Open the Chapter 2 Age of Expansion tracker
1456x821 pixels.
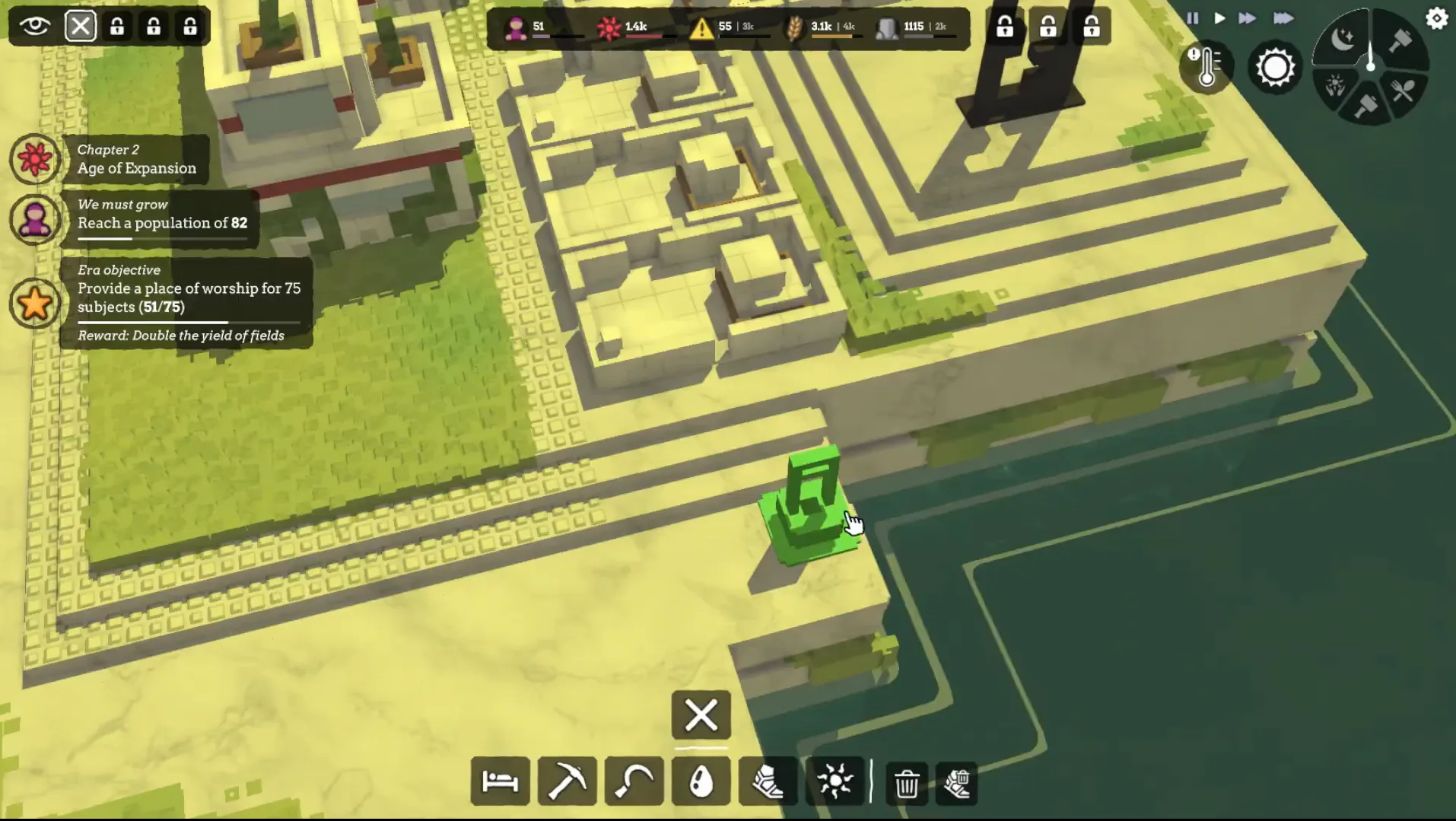(x=135, y=159)
